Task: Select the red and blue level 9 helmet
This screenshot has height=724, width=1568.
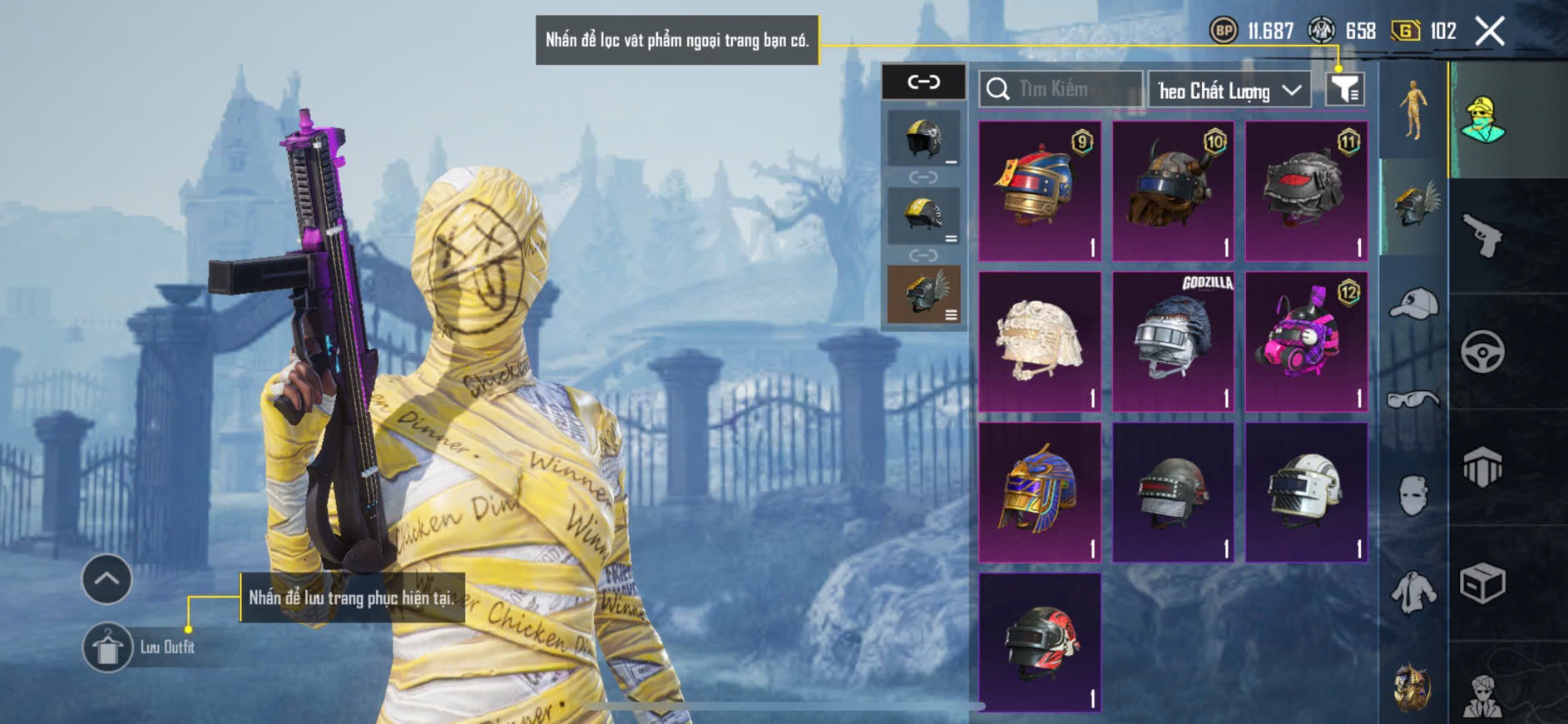Action: click(x=1040, y=191)
